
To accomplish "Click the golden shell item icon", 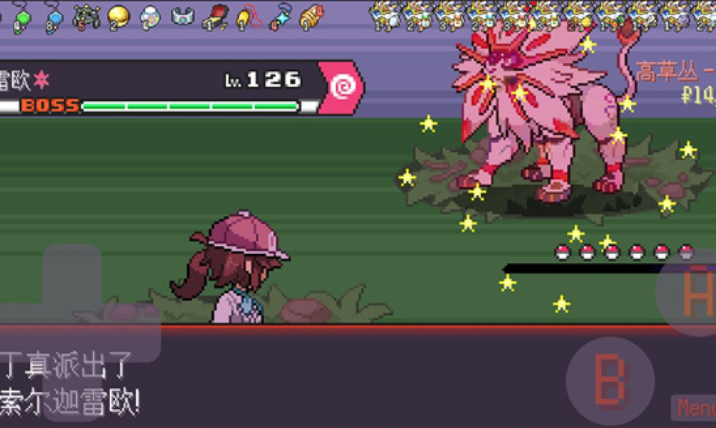I will coord(311,16).
